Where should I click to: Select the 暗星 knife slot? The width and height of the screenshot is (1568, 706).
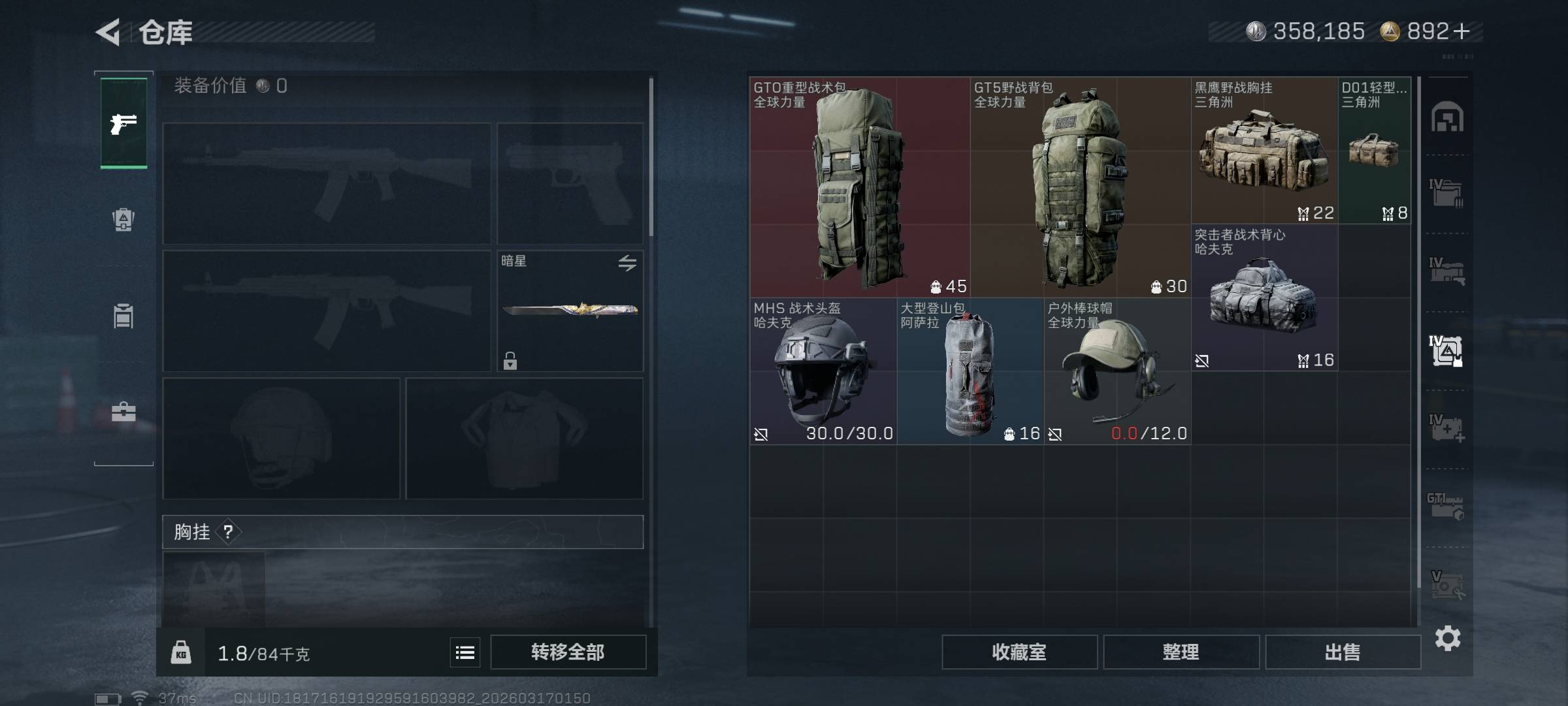point(570,311)
